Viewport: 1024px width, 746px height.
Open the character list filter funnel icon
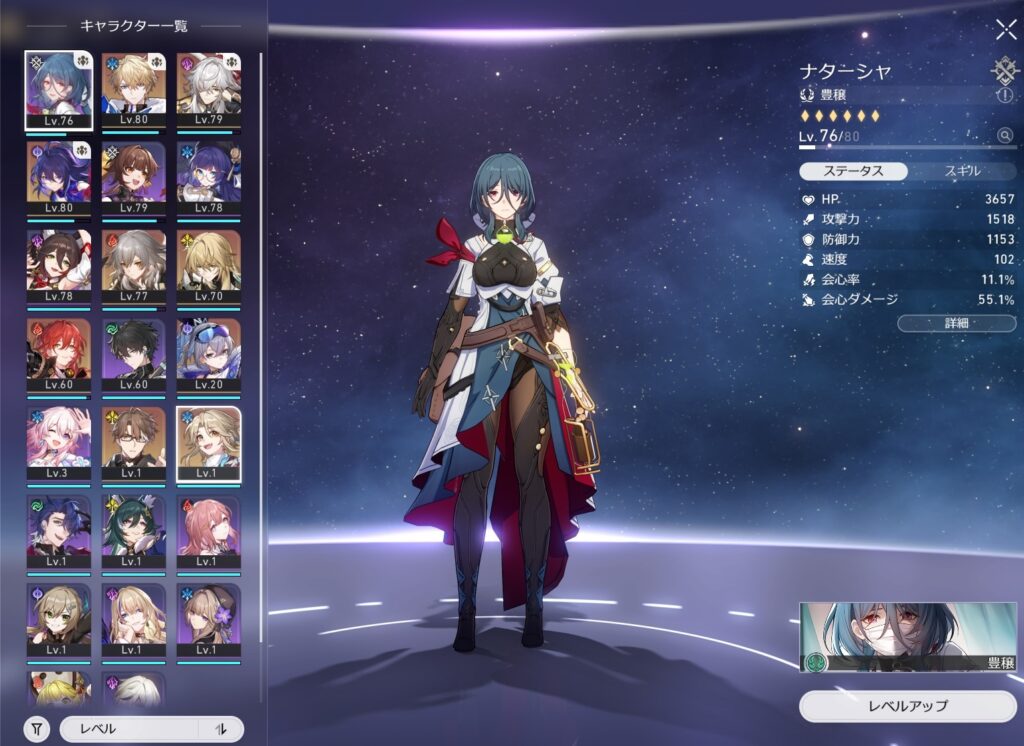[x=36, y=729]
